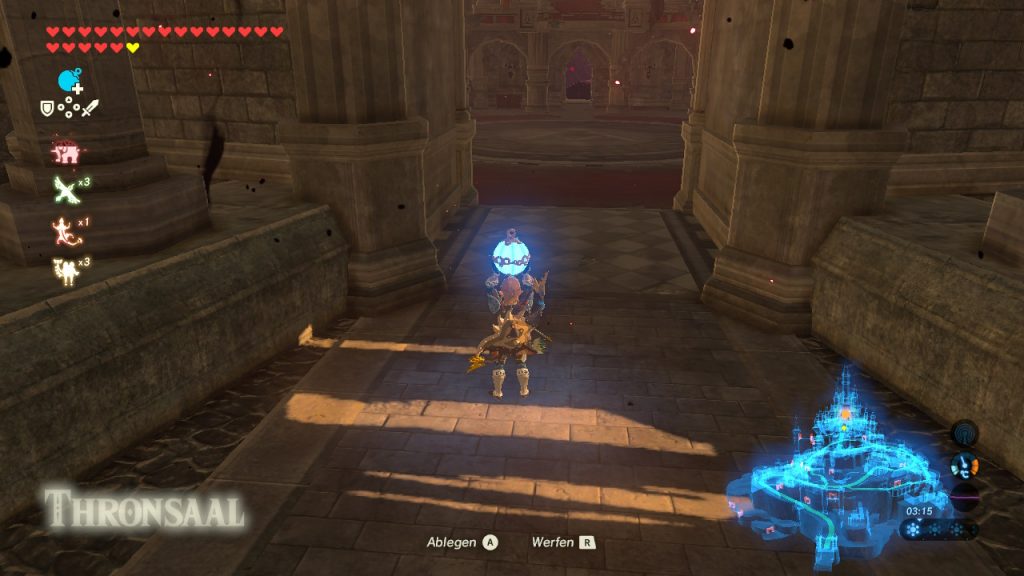Click the orange objective marker on minimap

(x=845, y=412)
